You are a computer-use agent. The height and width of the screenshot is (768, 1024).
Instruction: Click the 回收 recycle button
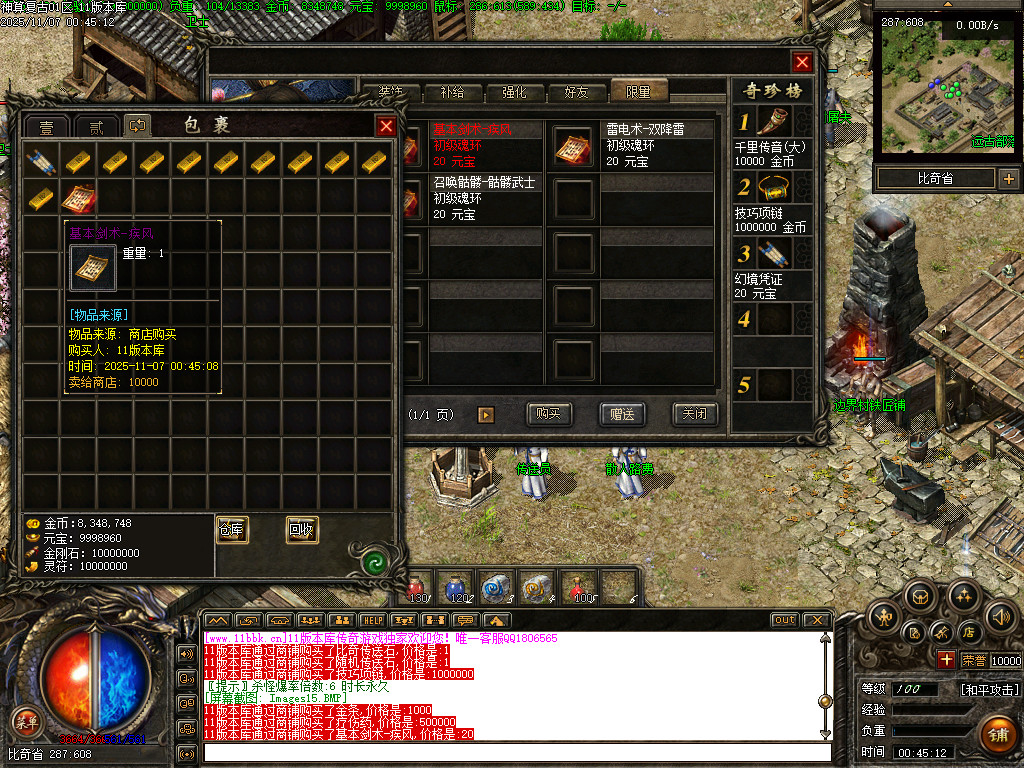[x=302, y=530]
